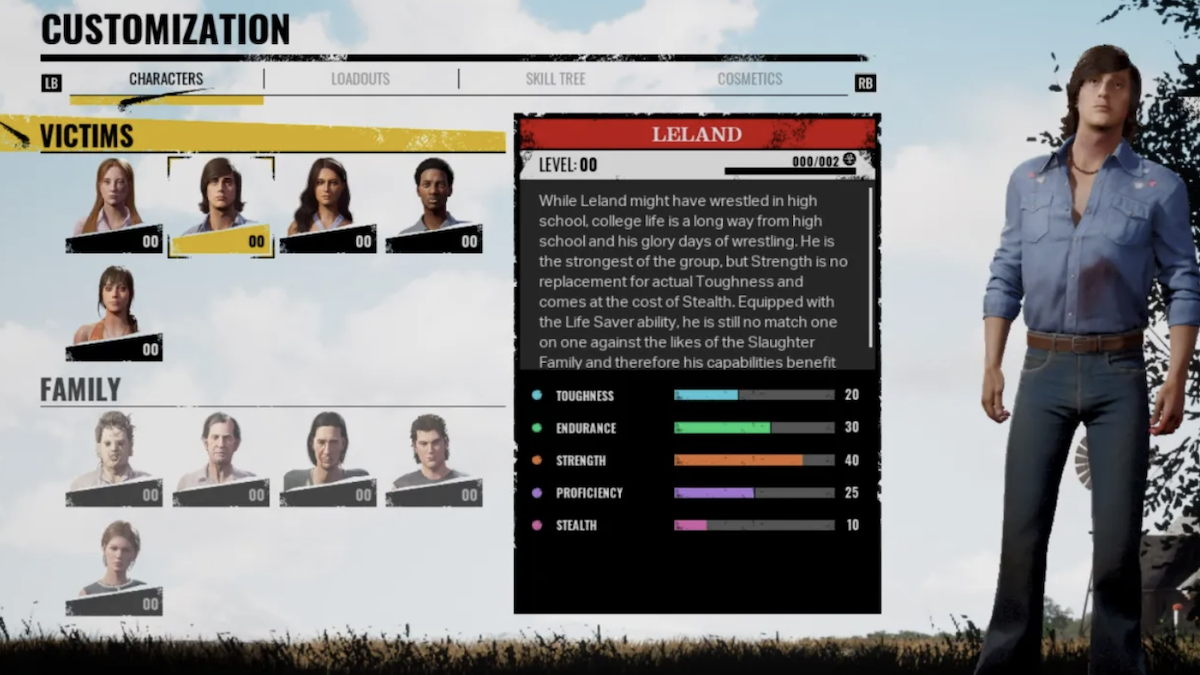Select the Characters tab
Image resolution: width=1200 pixels, height=675 pixels.
tap(166, 79)
